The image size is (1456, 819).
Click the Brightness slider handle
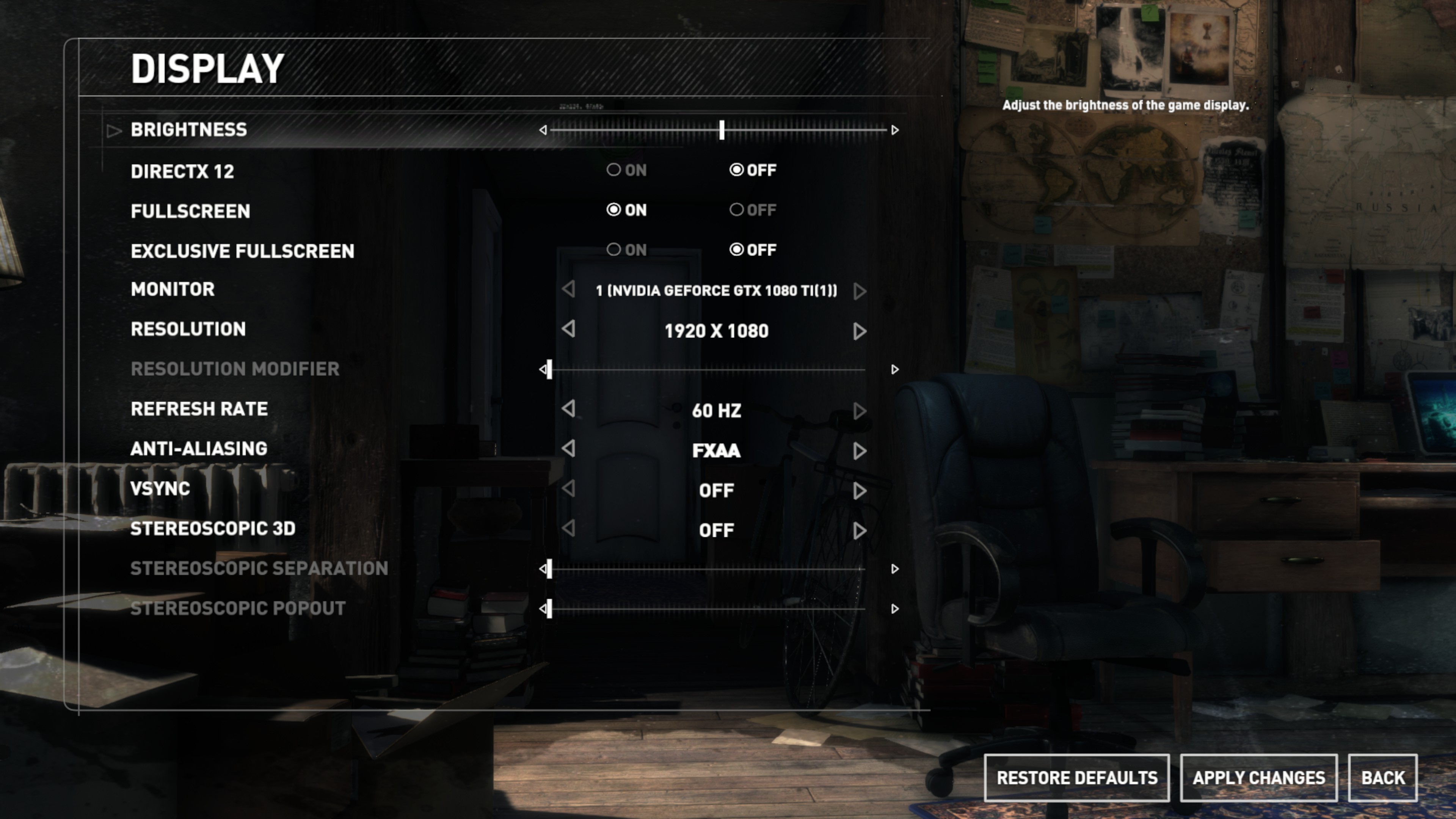tap(722, 130)
